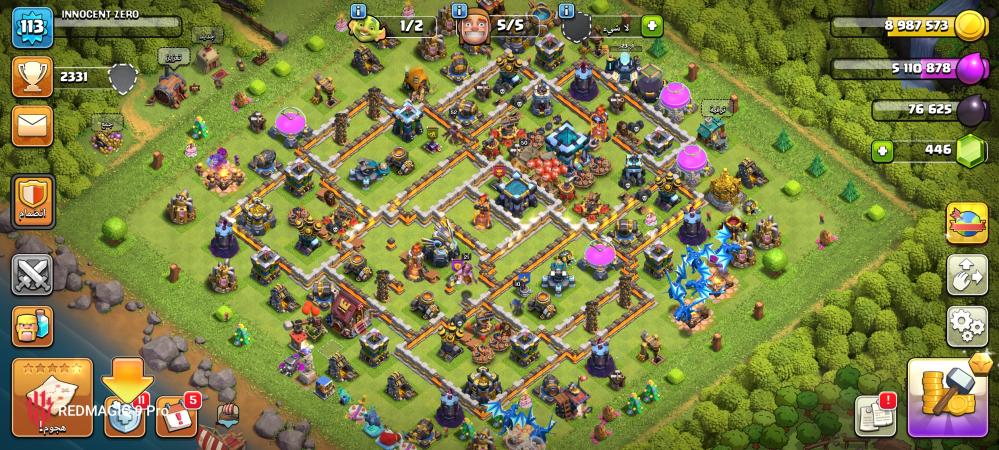This screenshot has width=999, height=450.
Task: Tap the green plus beside the empty shield slot
Action: click(652, 25)
